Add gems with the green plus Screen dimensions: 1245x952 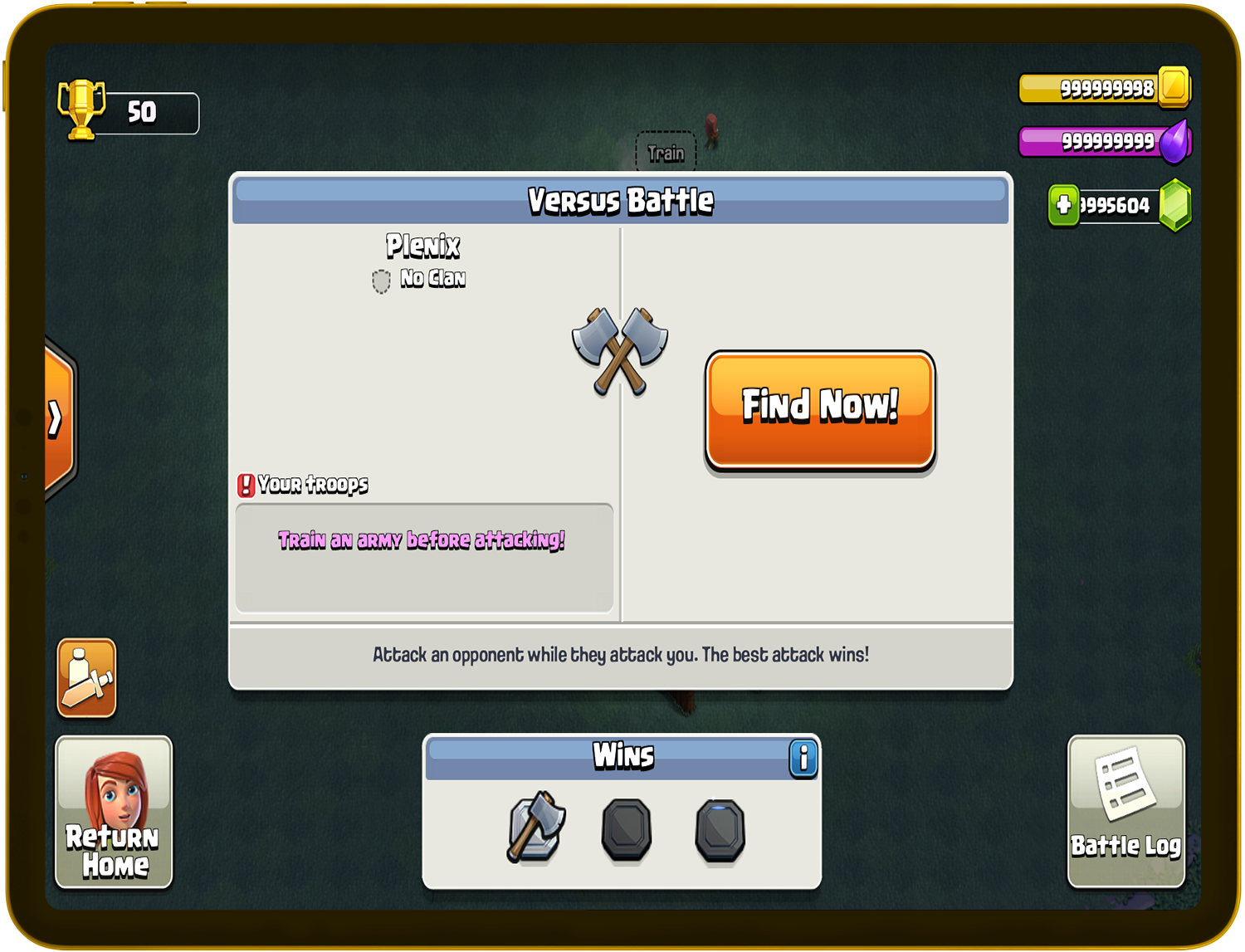[x=1063, y=205]
